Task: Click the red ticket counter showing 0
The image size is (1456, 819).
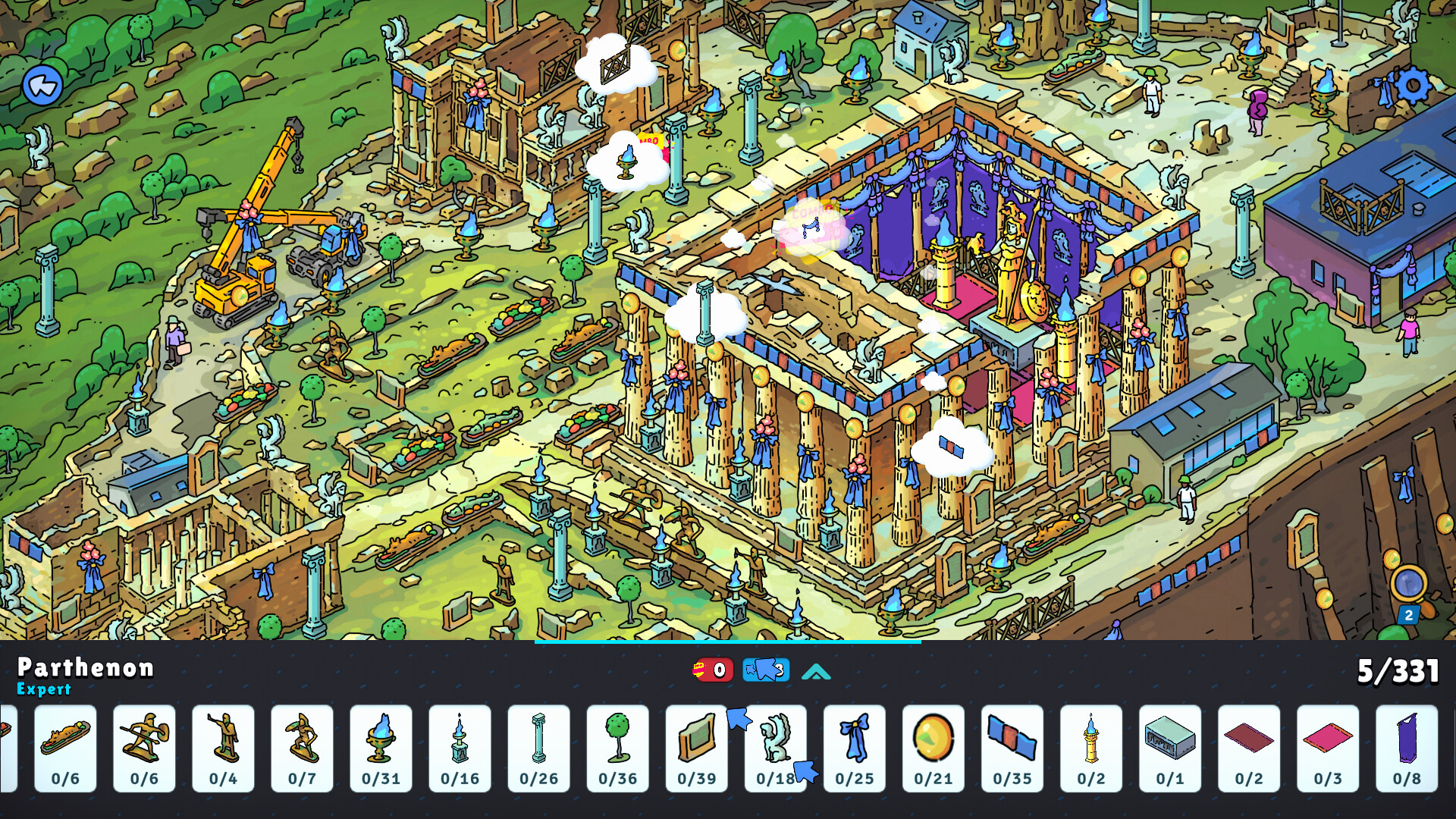Action: coord(714,670)
